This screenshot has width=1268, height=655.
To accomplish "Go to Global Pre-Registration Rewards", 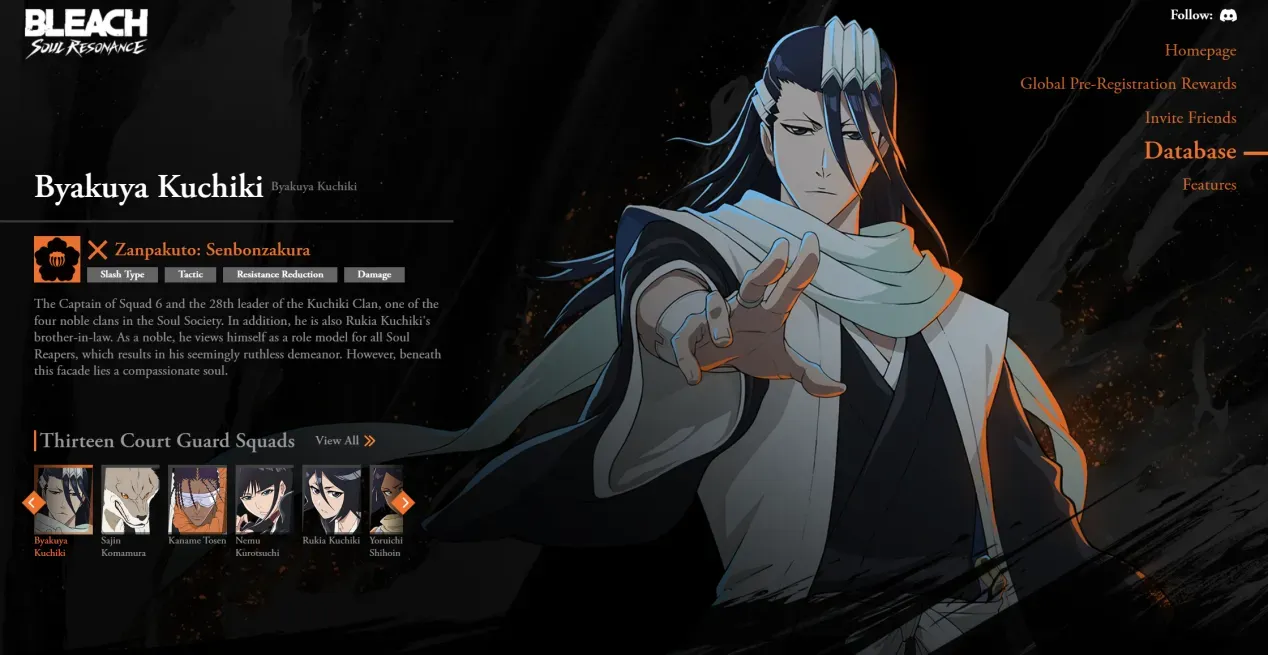I will 1128,84.
